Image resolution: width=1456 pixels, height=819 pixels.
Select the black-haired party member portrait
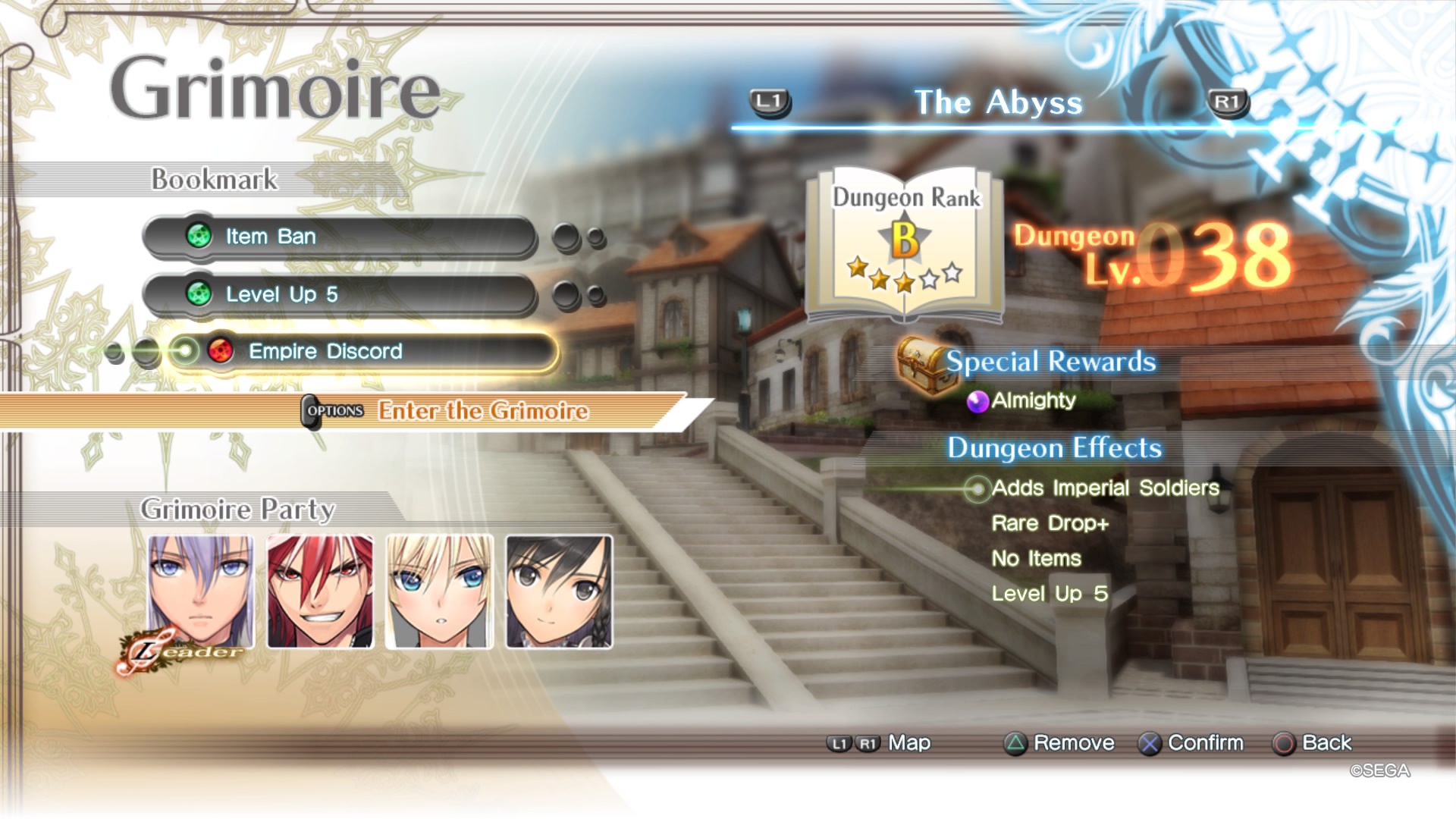(x=559, y=591)
